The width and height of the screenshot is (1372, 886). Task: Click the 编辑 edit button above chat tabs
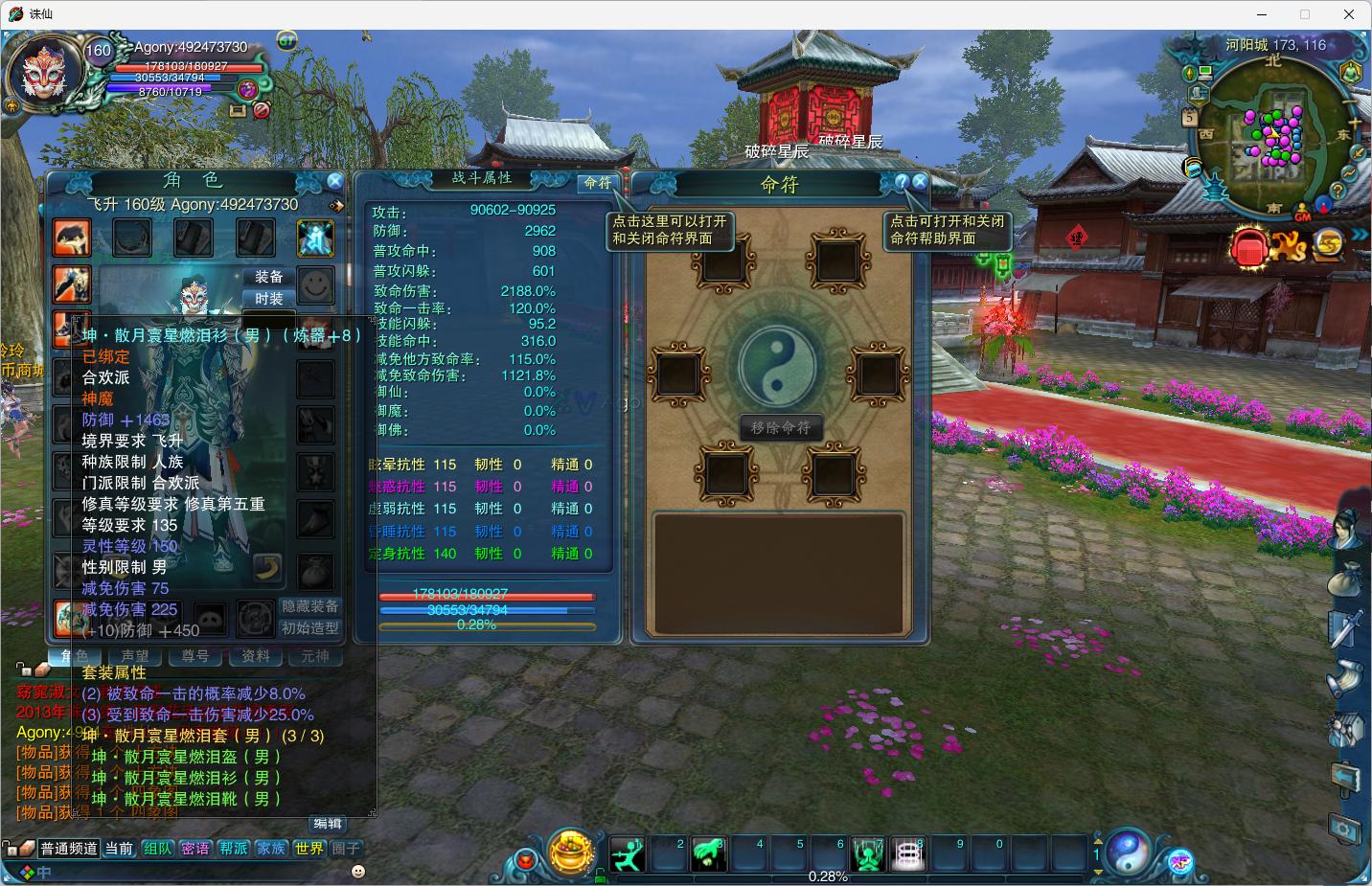click(328, 824)
